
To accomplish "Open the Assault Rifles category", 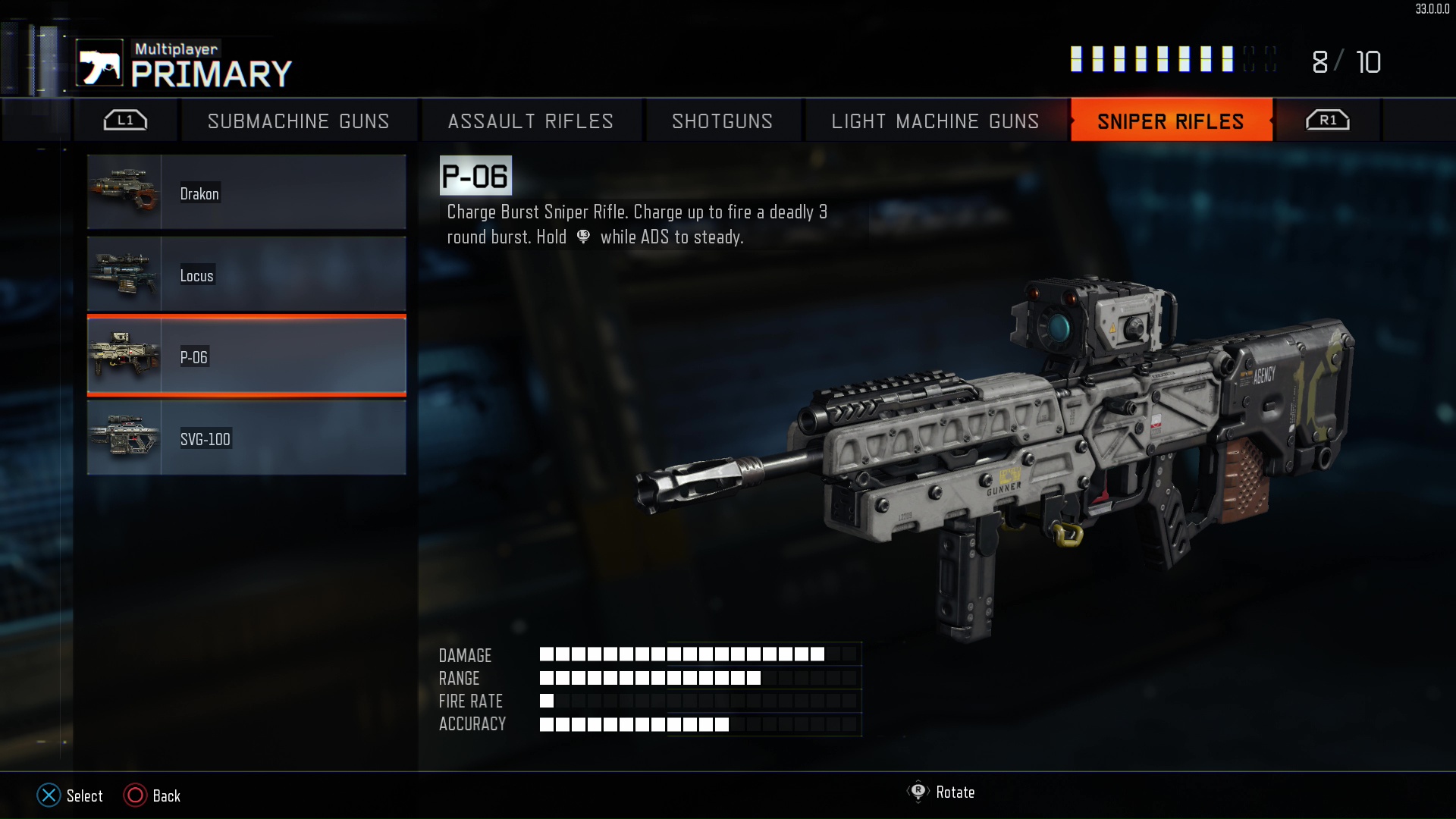I will (530, 121).
